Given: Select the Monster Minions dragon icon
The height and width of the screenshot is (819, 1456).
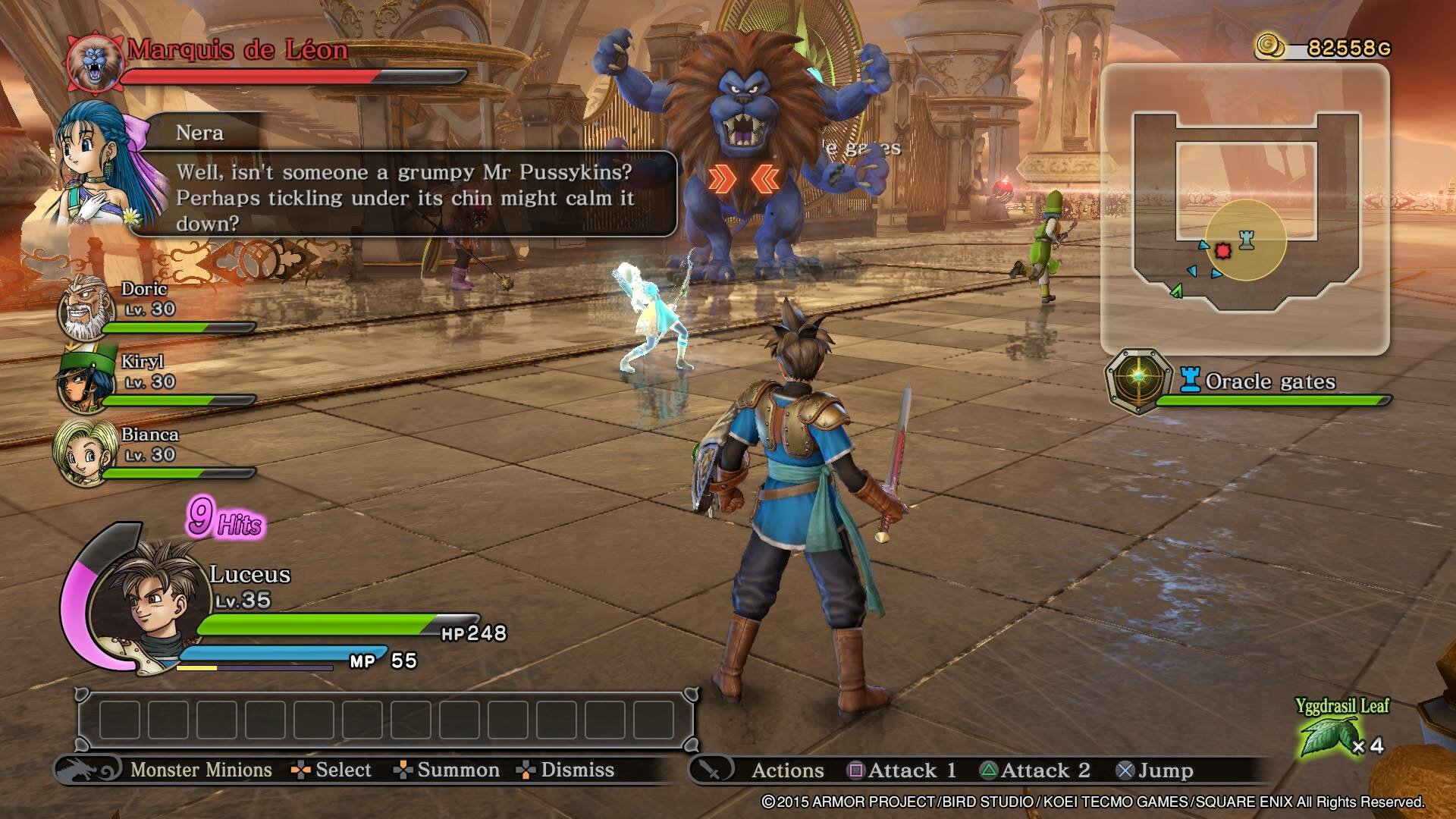Looking at the screenshot, I should 87,770.
